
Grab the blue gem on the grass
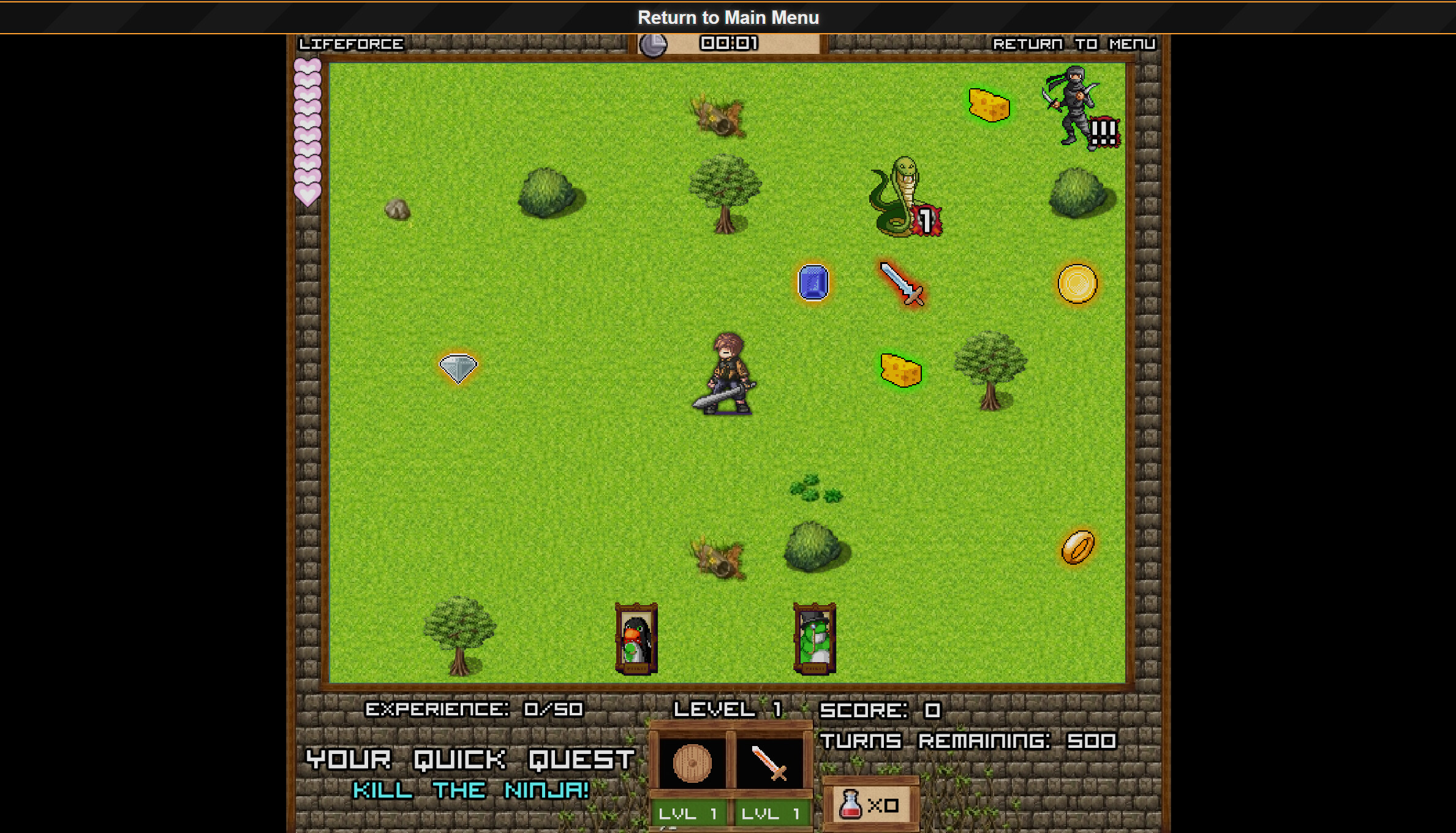(x=813, y=283)
